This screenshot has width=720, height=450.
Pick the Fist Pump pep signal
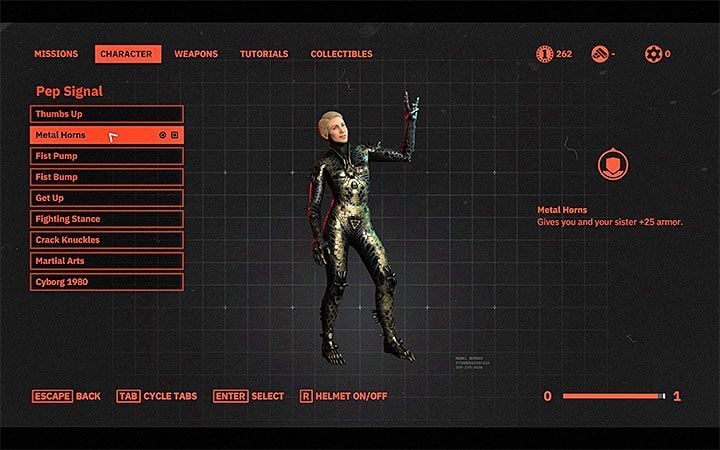(107, 156)
